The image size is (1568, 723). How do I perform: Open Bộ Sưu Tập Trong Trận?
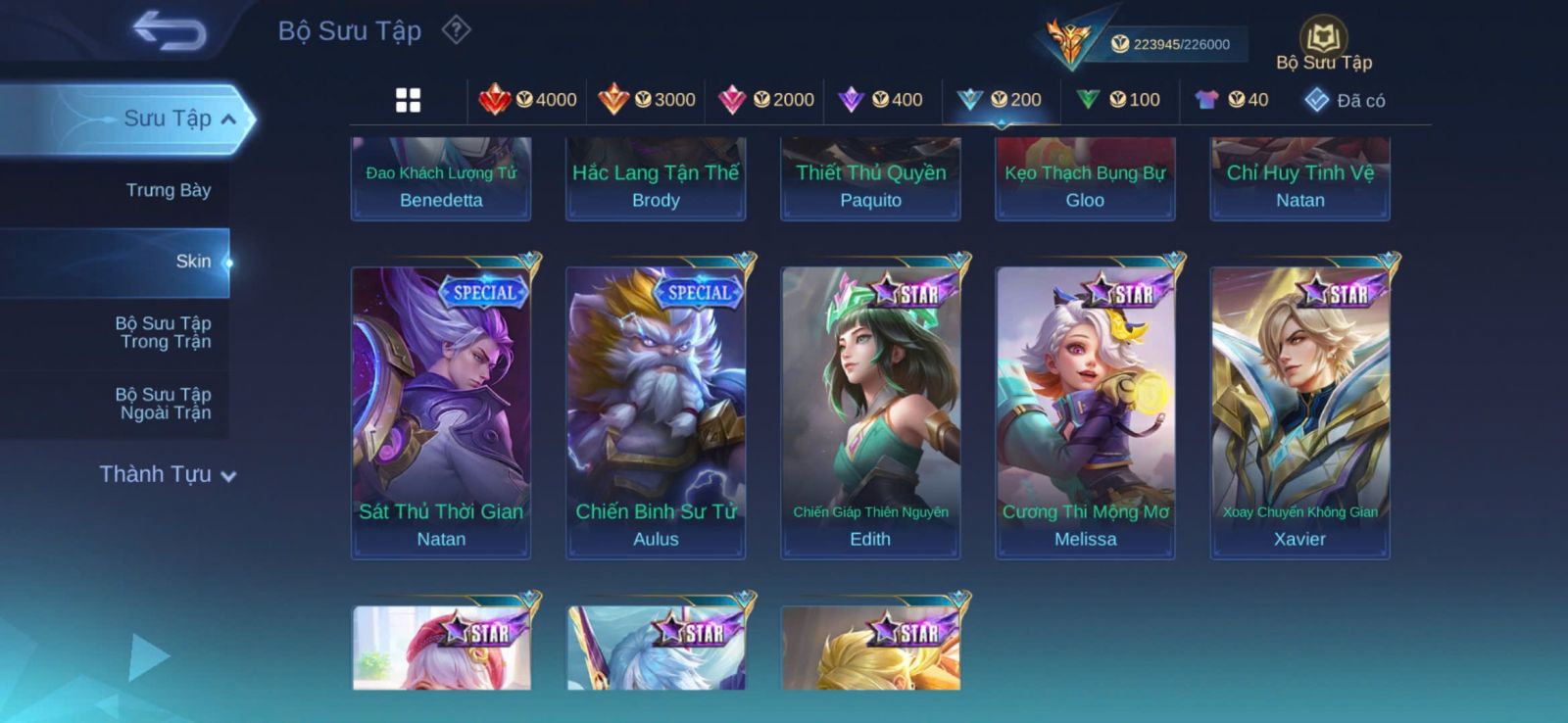pyautogui.click(x=164, y=332)
